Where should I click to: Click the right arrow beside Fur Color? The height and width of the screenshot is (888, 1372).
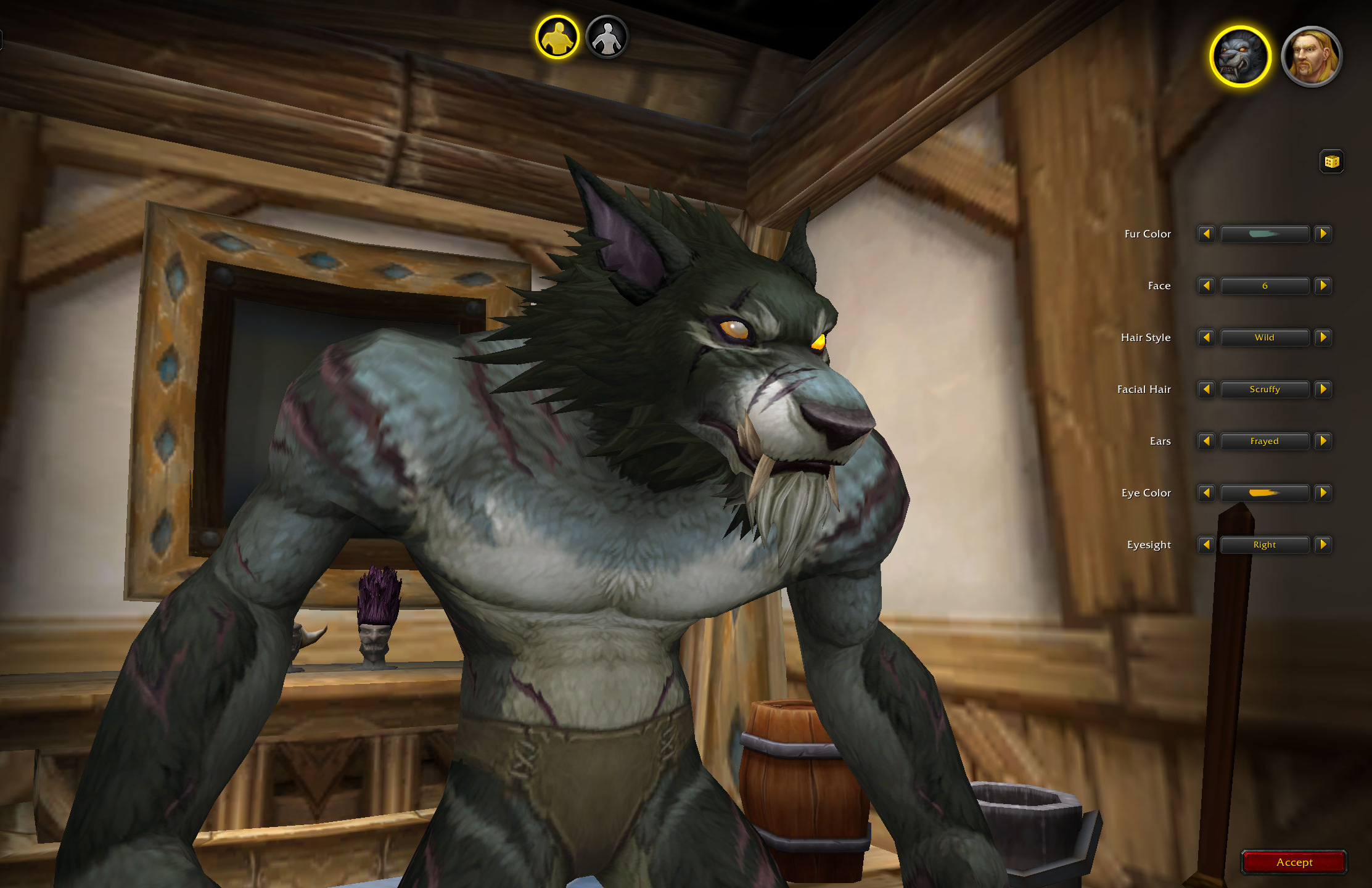1323,234
